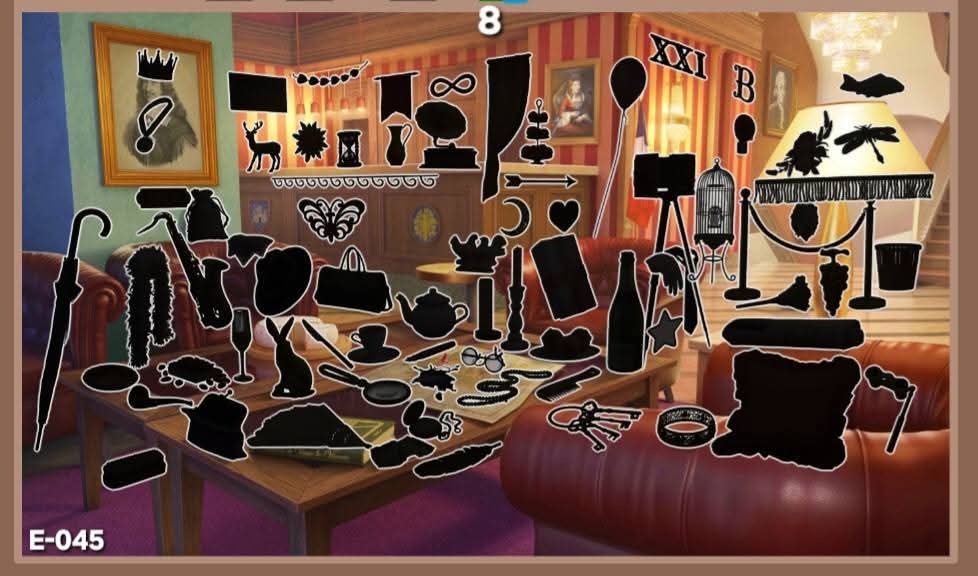Select the handbag silhouette
Image resolution: width=978 pixels, height=576 pixels.
click(x=354, y=285)
